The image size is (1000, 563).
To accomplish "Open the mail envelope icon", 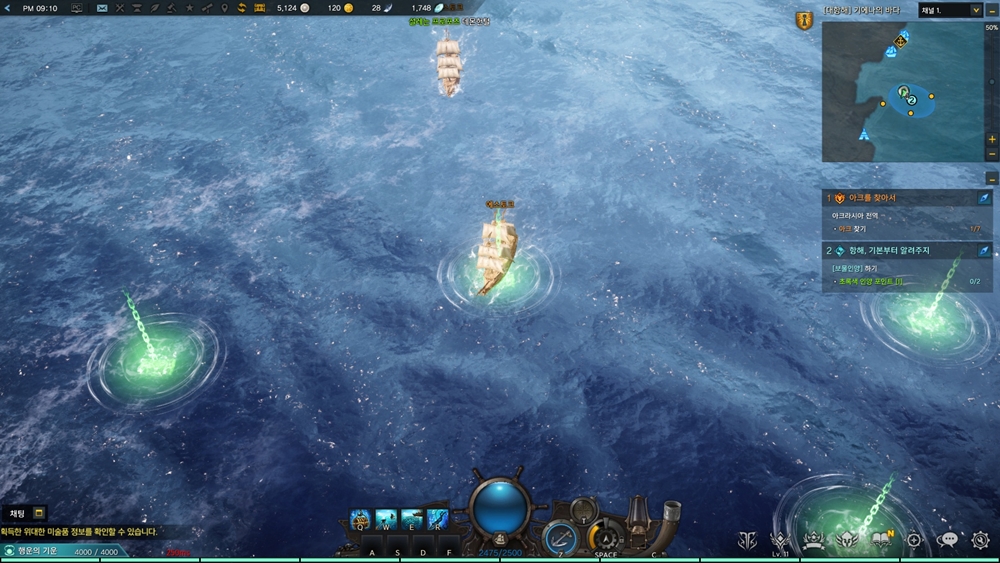I will click(x=102, y=8).
